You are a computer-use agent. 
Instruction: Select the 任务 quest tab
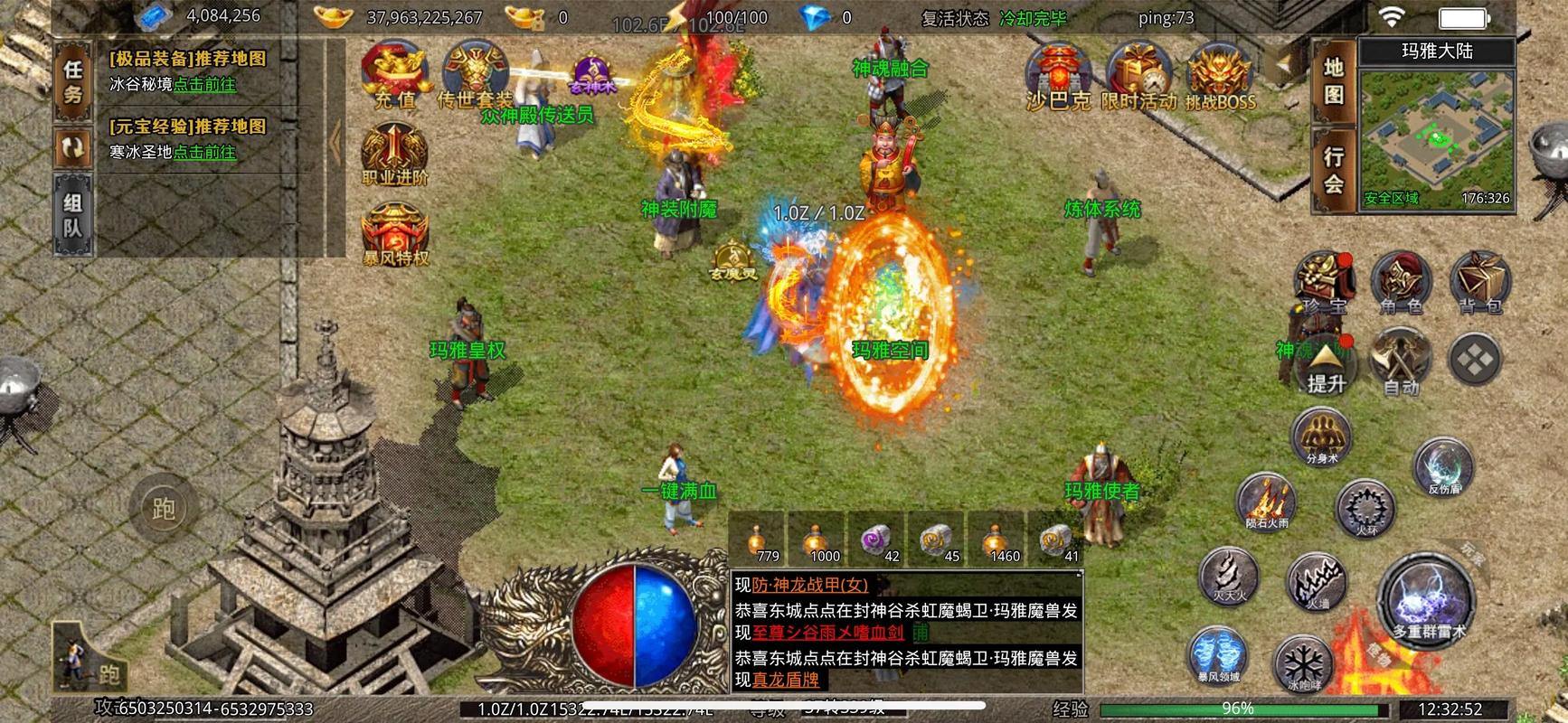coord(73,81)
